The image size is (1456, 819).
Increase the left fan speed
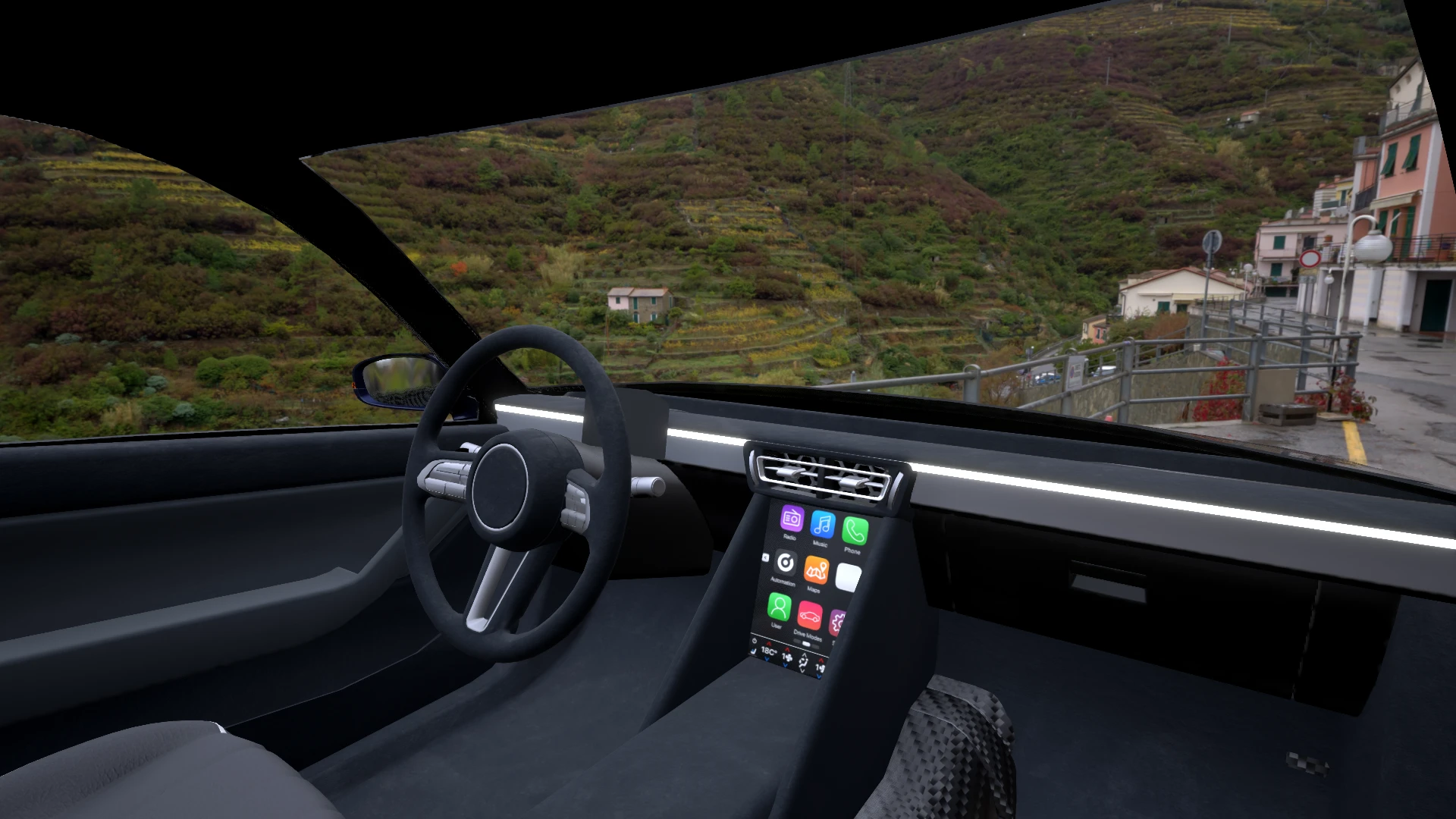click(787, 649)
